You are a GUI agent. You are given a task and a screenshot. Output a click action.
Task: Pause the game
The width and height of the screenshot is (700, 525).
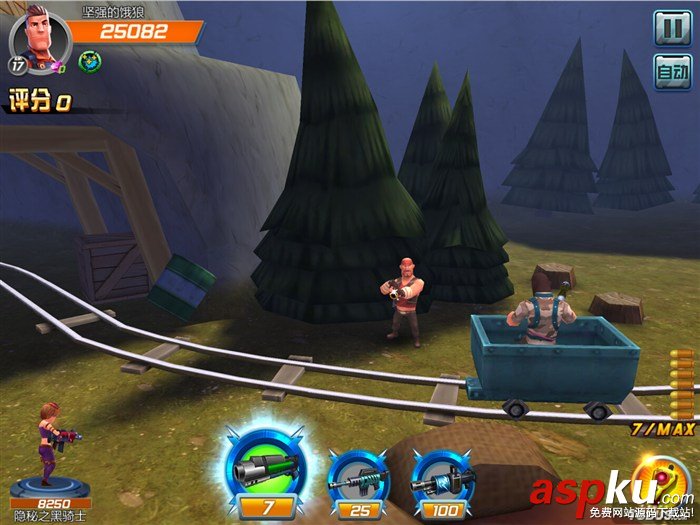point(672,27)
